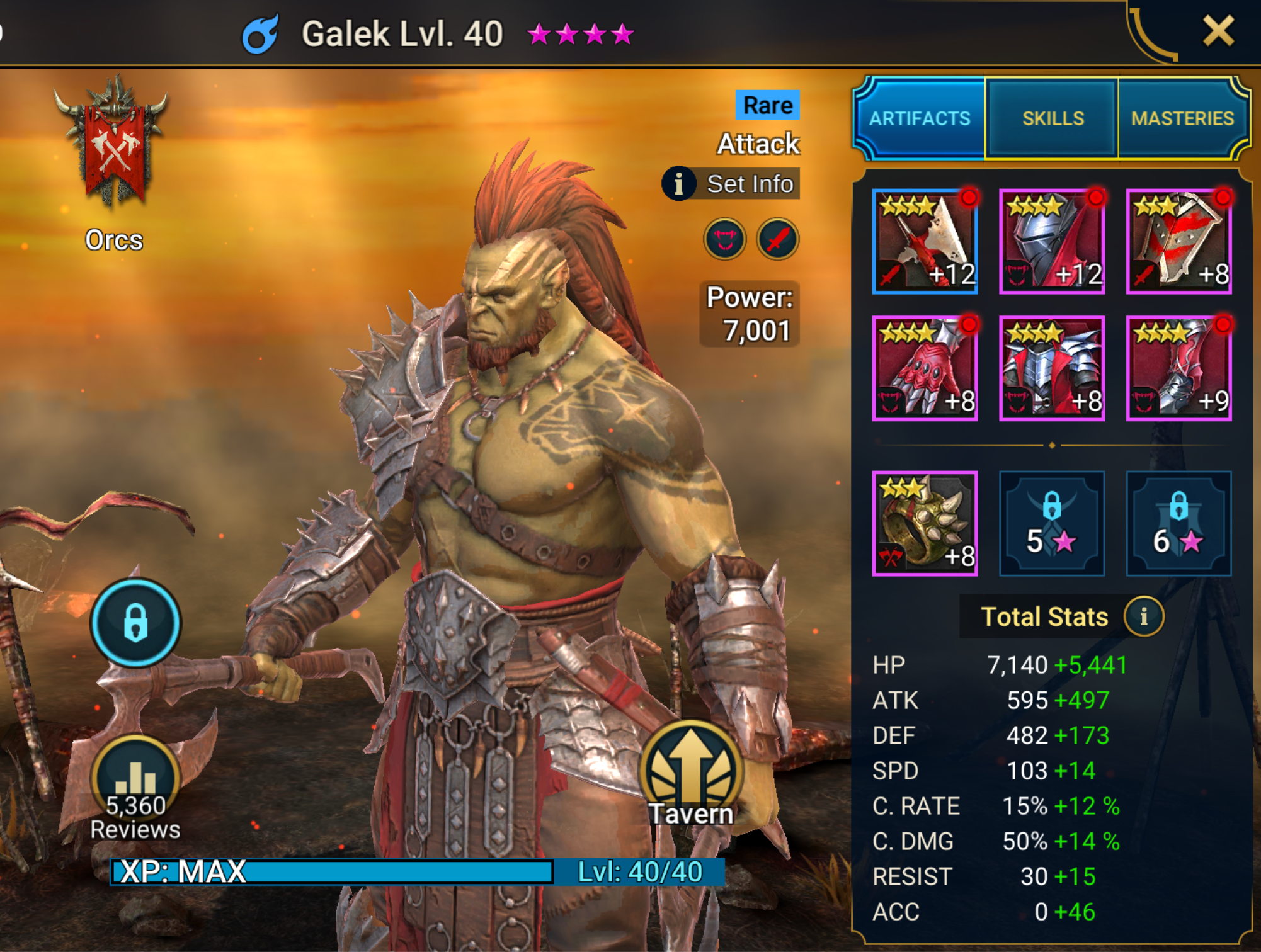Click the locked 6-star banner slot

click(x=1179, y=524)
